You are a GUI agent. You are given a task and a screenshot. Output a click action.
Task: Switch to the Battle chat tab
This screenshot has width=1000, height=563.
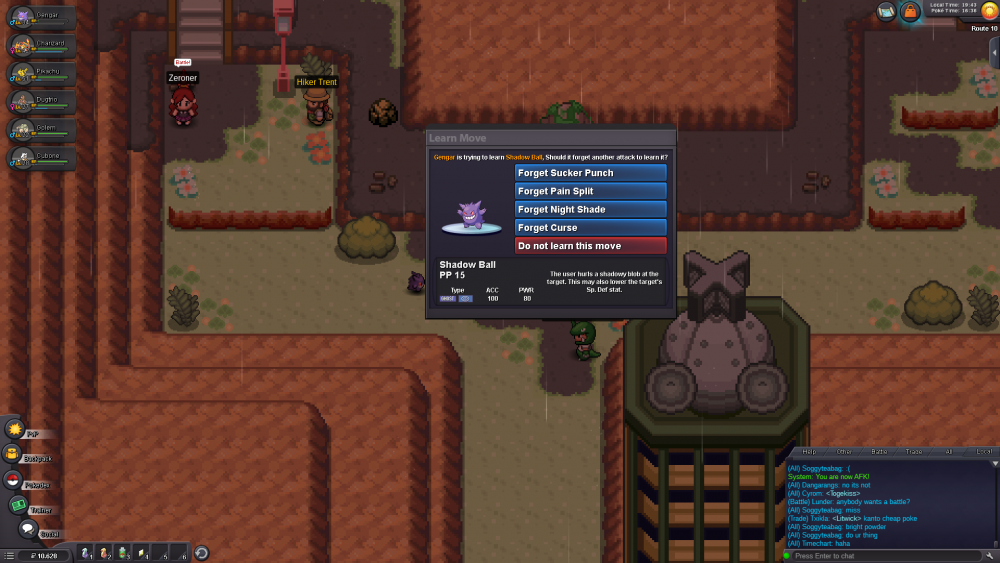coord(879,452)
